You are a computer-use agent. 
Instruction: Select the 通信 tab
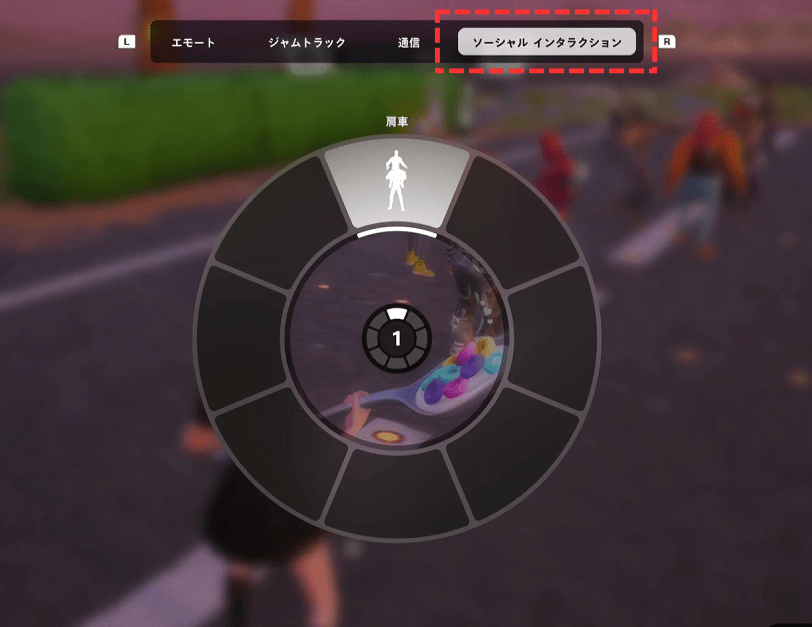coord(408,43)
